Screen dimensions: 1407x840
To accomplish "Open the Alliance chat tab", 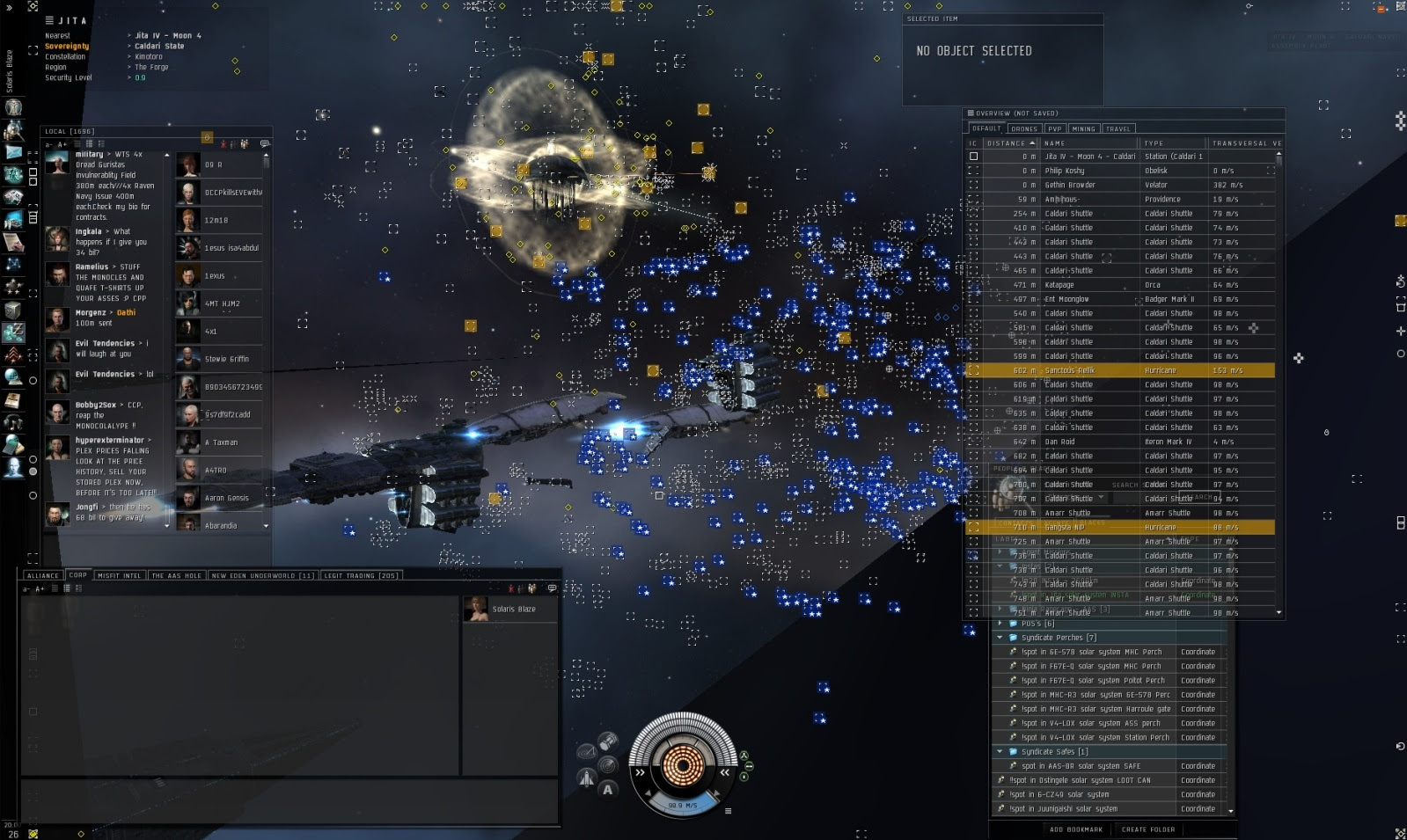I will point(42,575).
